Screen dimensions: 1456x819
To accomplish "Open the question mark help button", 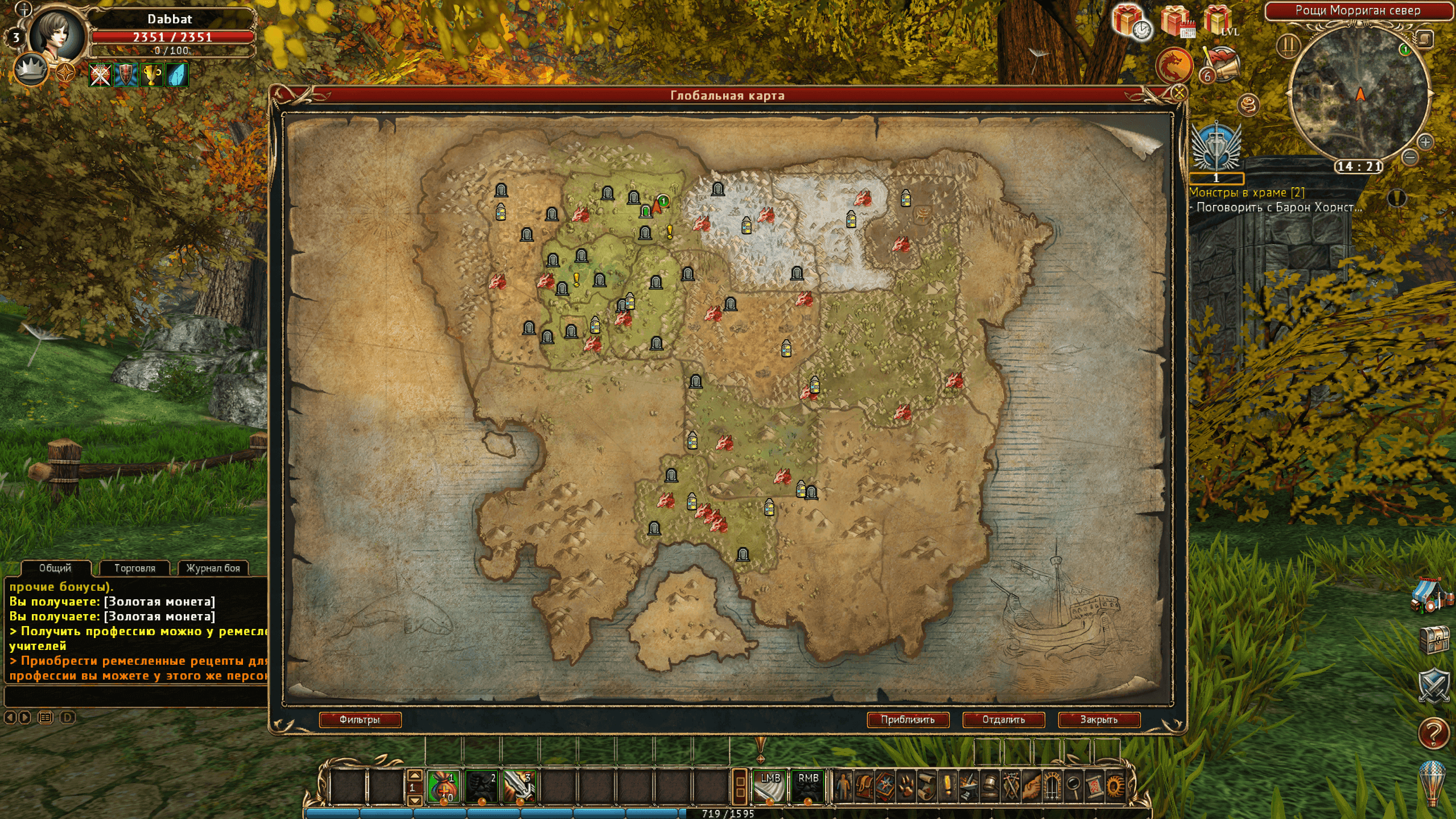I will click(1433, 732).
